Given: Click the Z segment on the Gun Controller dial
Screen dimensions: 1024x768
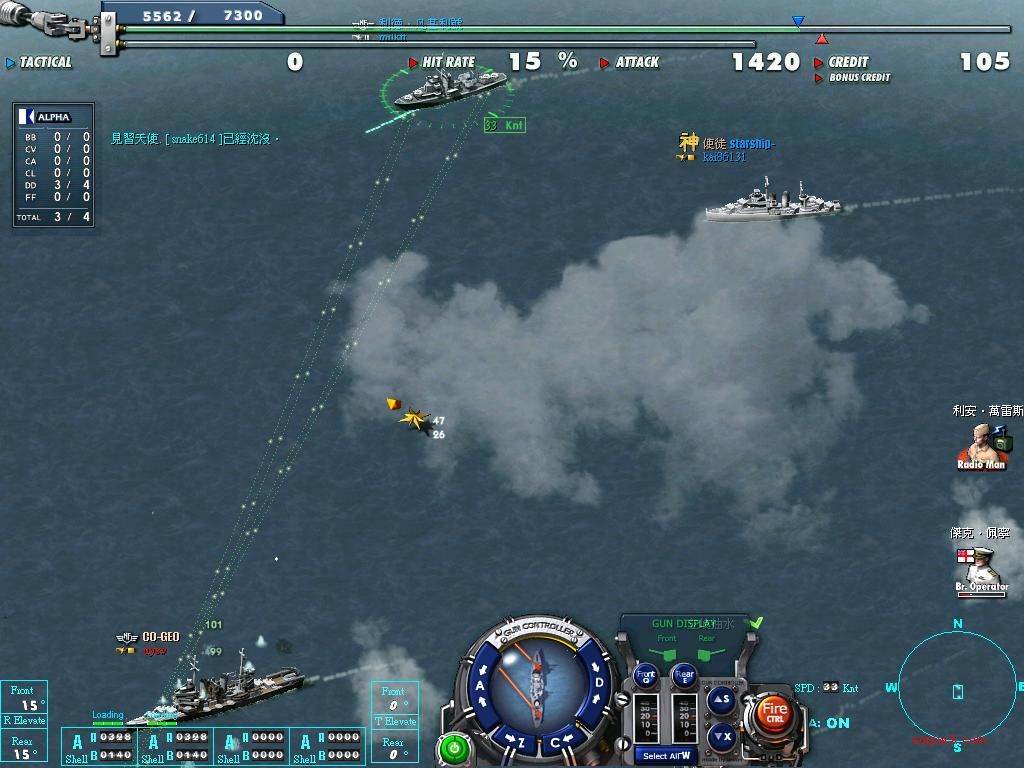Looking at the screenshot, I should [x=521, y=742].
